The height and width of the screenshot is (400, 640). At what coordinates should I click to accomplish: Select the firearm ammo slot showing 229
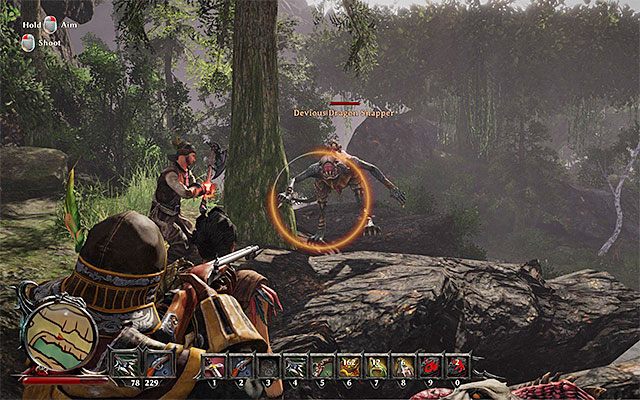click(158, 364)
